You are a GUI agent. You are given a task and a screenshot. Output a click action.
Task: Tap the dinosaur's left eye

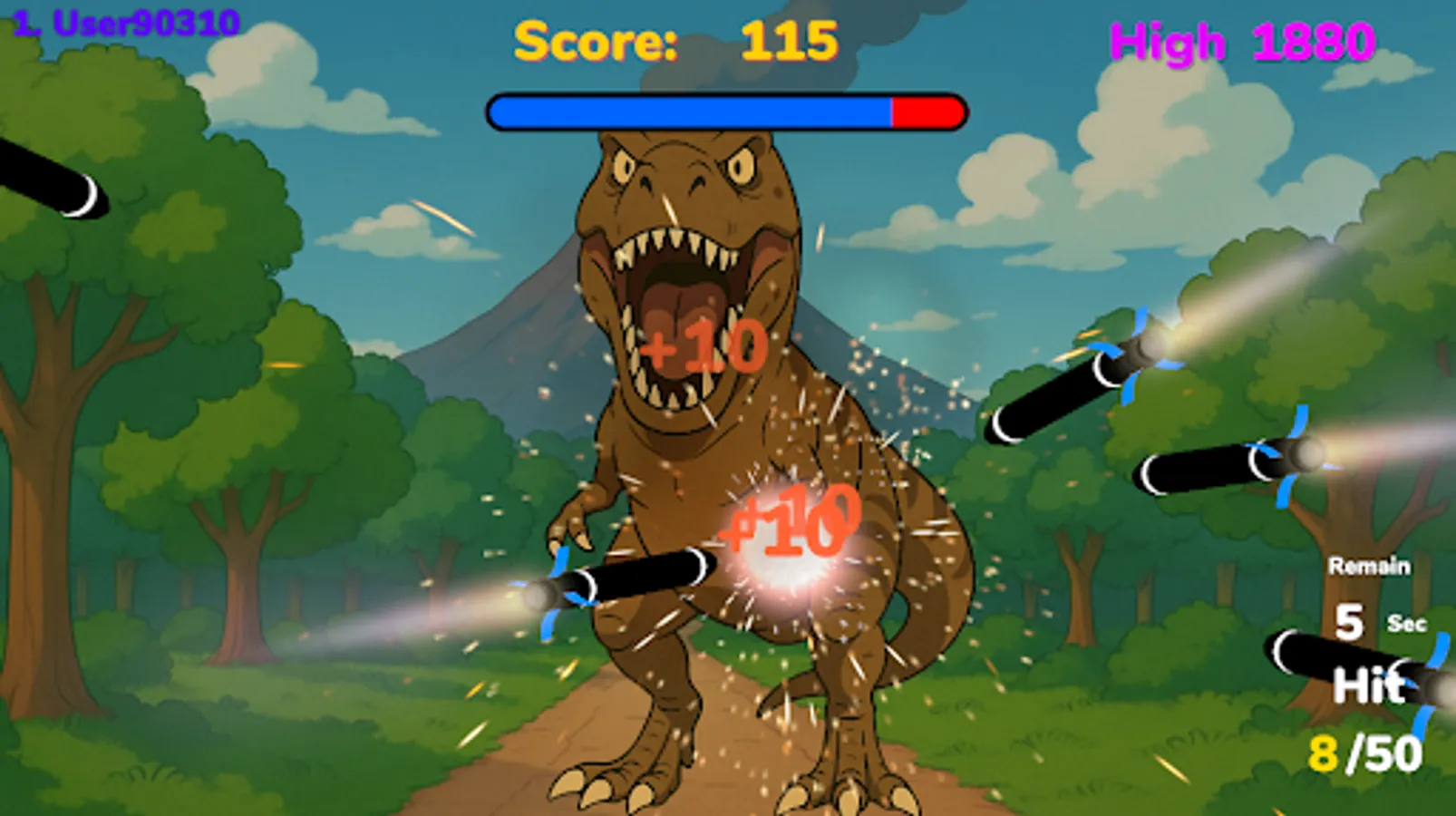[x=623, y=166]
